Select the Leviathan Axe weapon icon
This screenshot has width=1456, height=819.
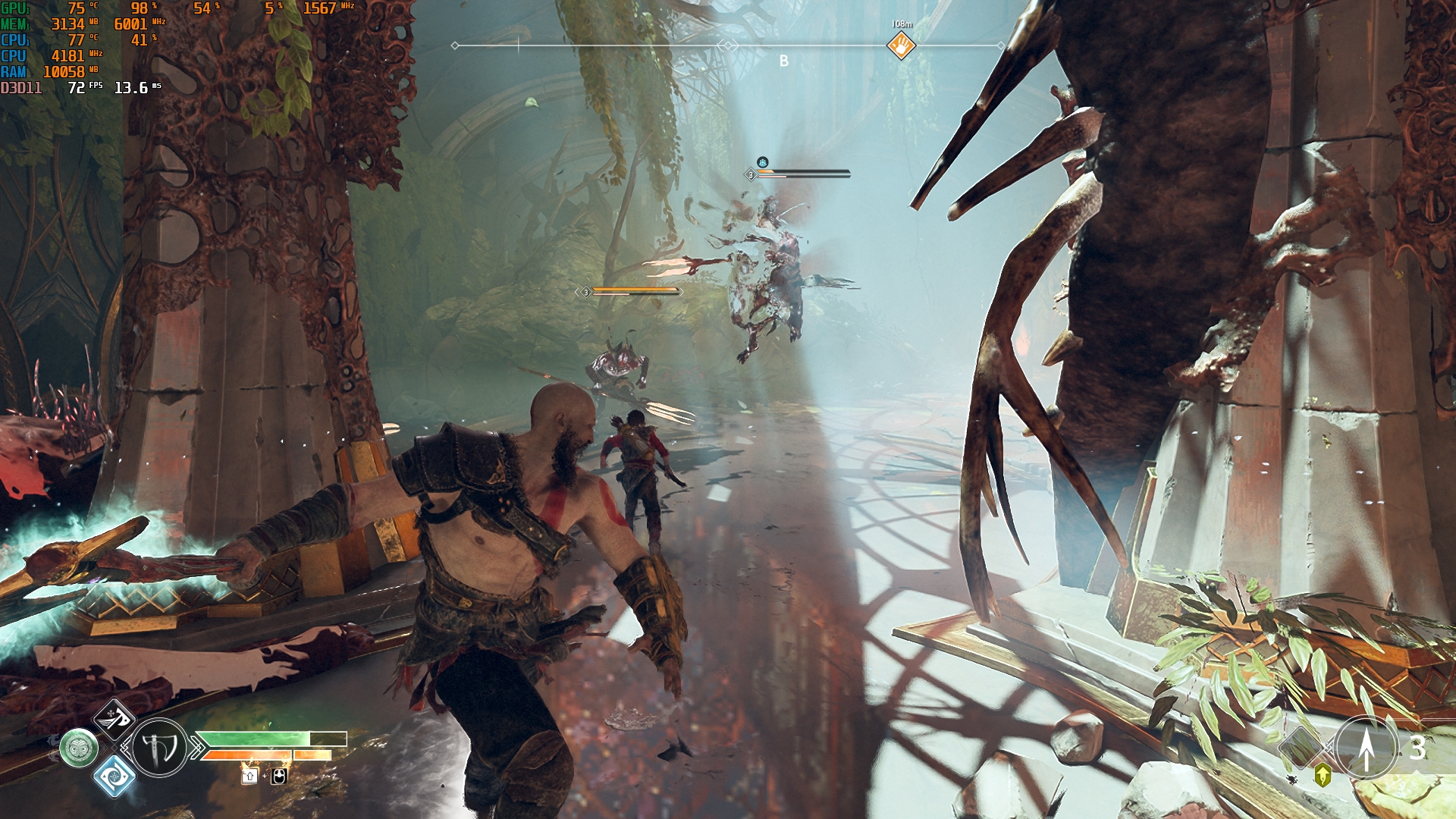pyautogui.click(x=159, y=748)
